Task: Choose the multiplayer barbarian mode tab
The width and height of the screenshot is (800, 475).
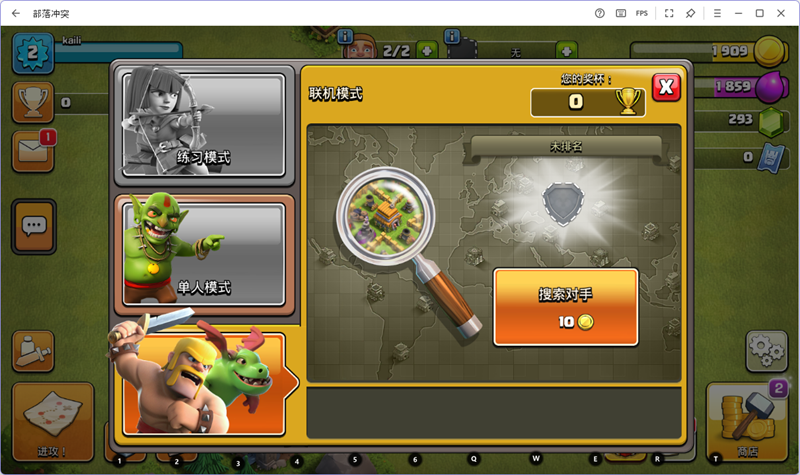Action: pyautogui.click(x=204, y=381)
